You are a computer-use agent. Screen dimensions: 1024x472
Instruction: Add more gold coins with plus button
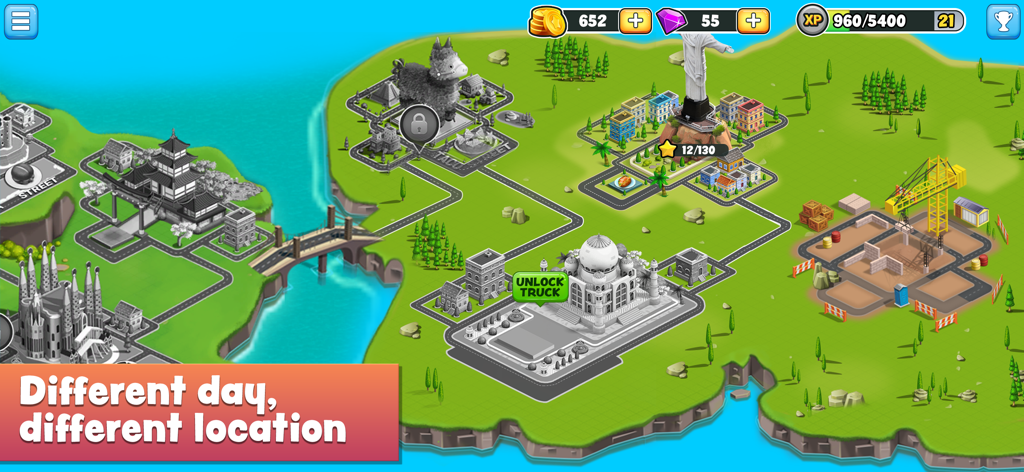(x=635, y=21)
